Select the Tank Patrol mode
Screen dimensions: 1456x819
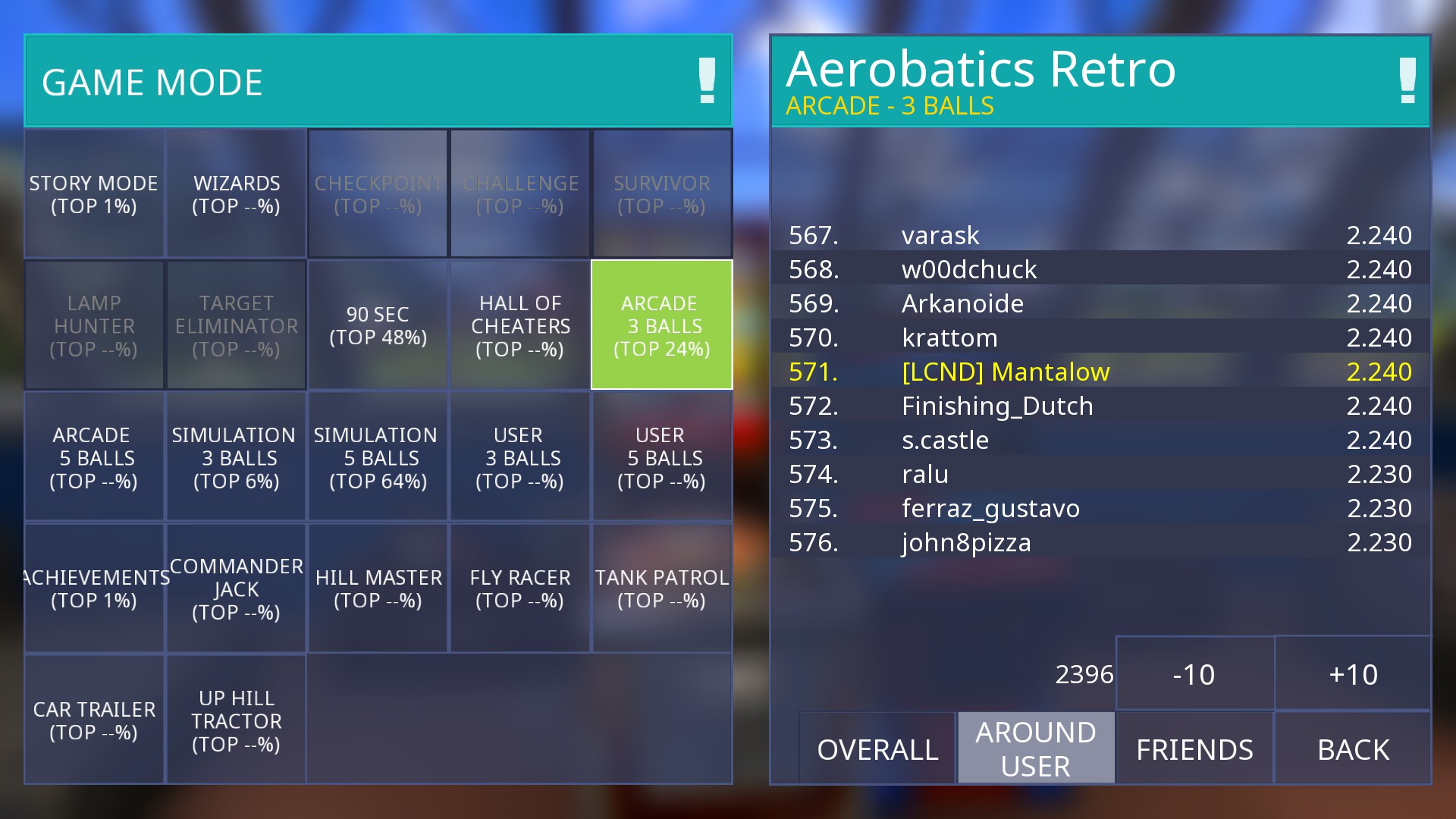coord(661,588)
